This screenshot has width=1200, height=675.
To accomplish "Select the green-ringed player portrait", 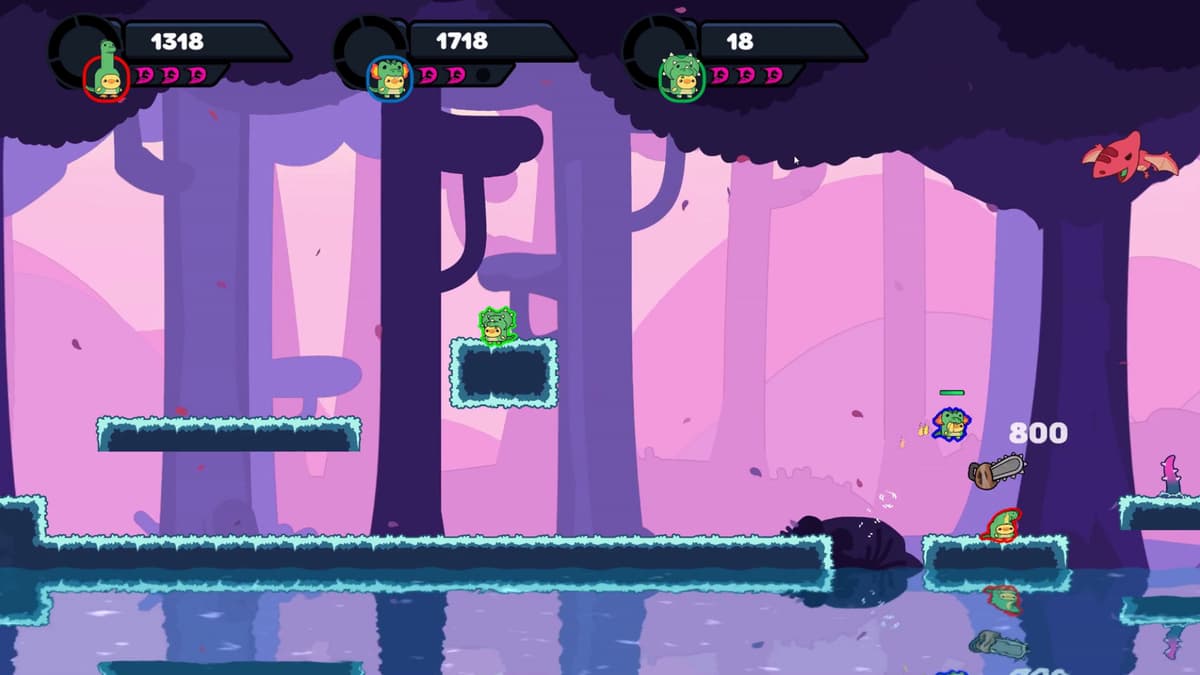I will tap(682, 77).
